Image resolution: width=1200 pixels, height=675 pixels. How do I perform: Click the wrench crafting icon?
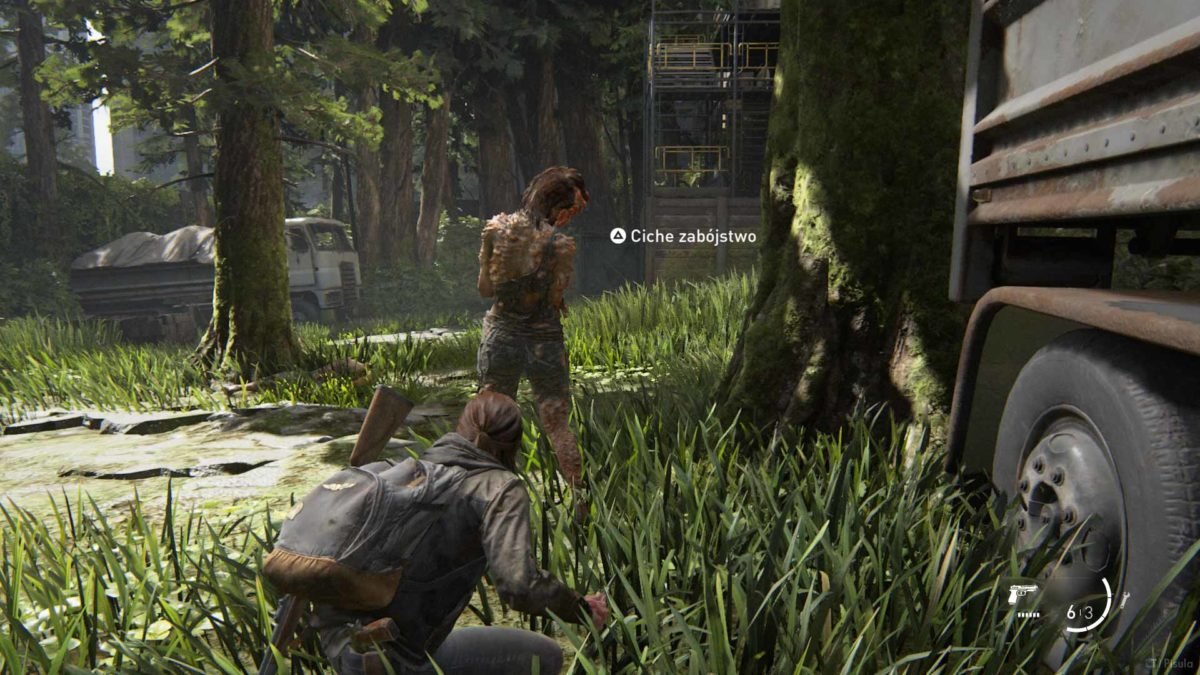click(x=1125, y=600)
